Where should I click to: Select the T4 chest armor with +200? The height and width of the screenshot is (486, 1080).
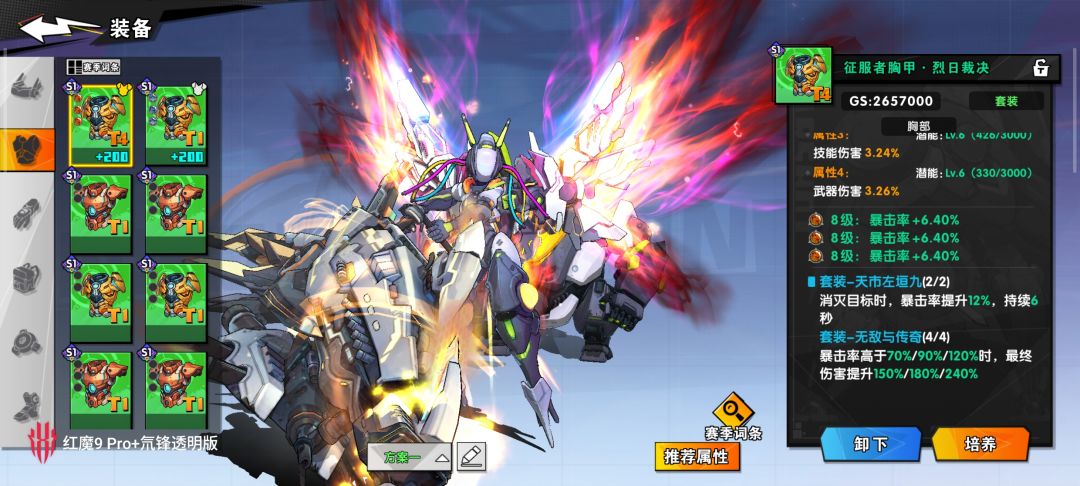[100, 127]
